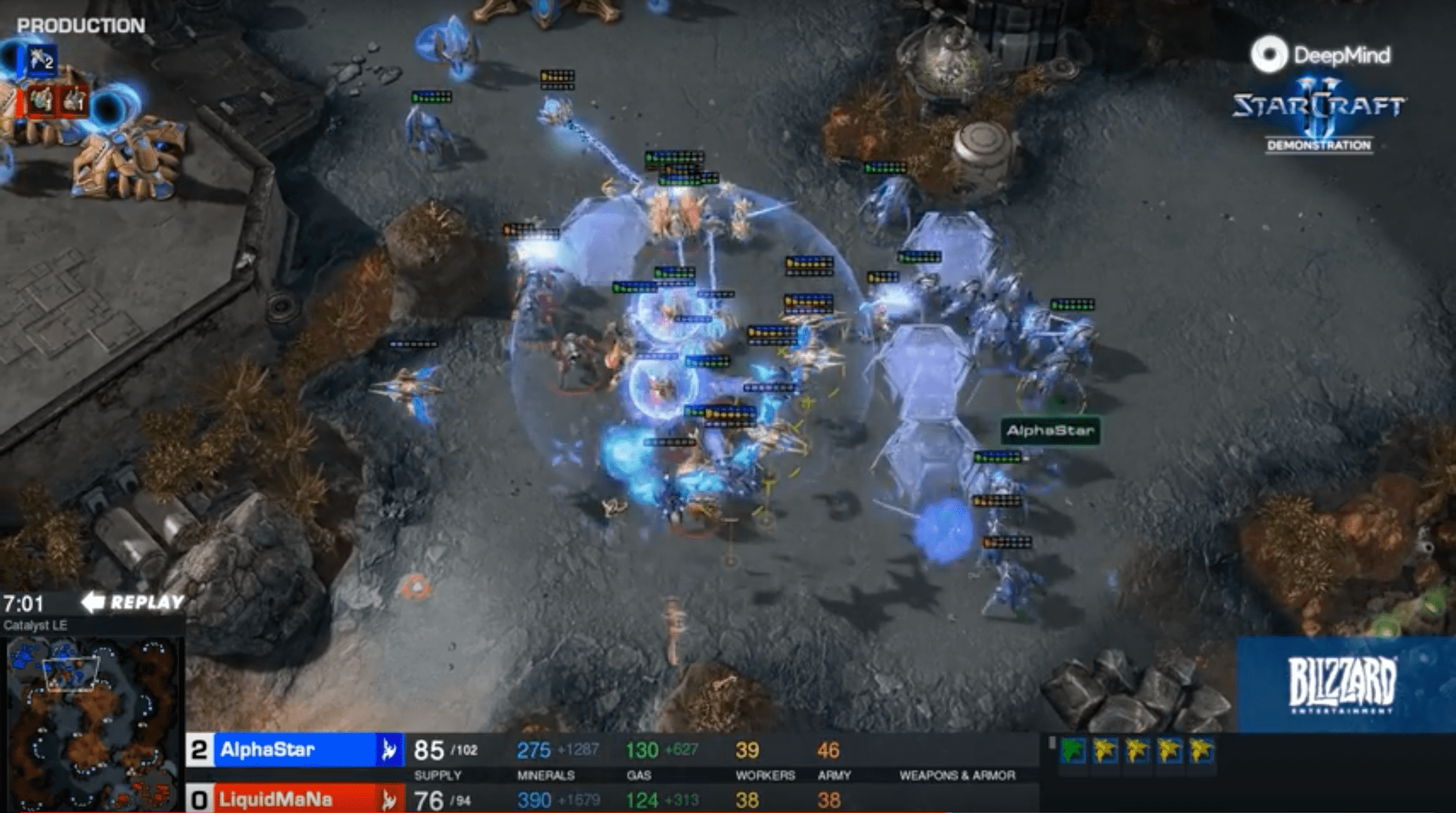
Task: Select the green Stalker wireframe unit icon
Action: 1072,750
